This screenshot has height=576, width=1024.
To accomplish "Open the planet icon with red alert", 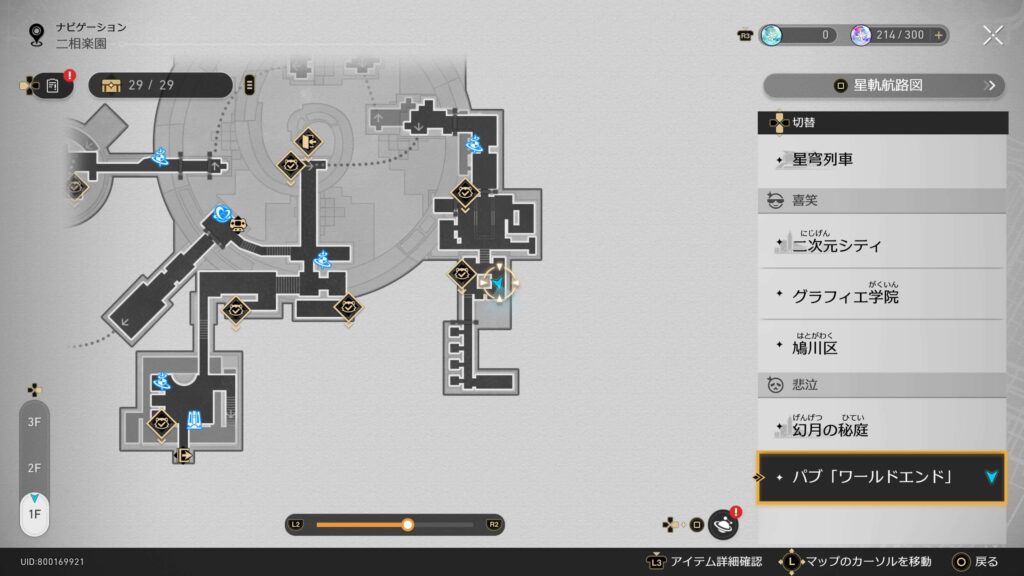I will click(x=723, y=523).
